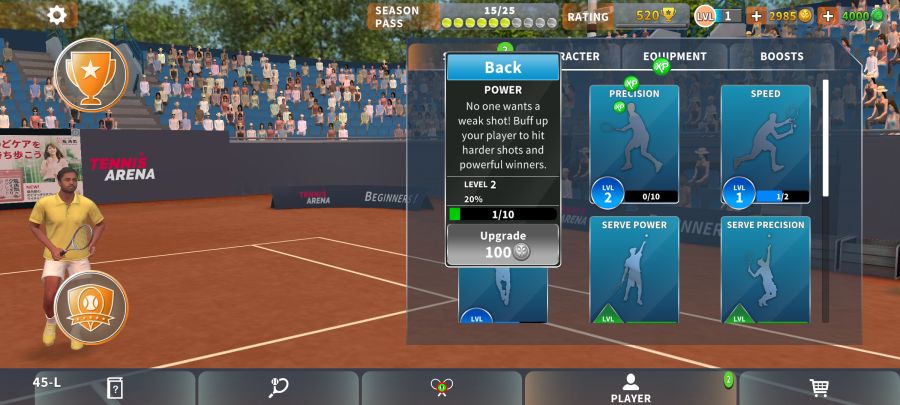Open the card book help tab

pyautogui.click(x=115, y=388)
